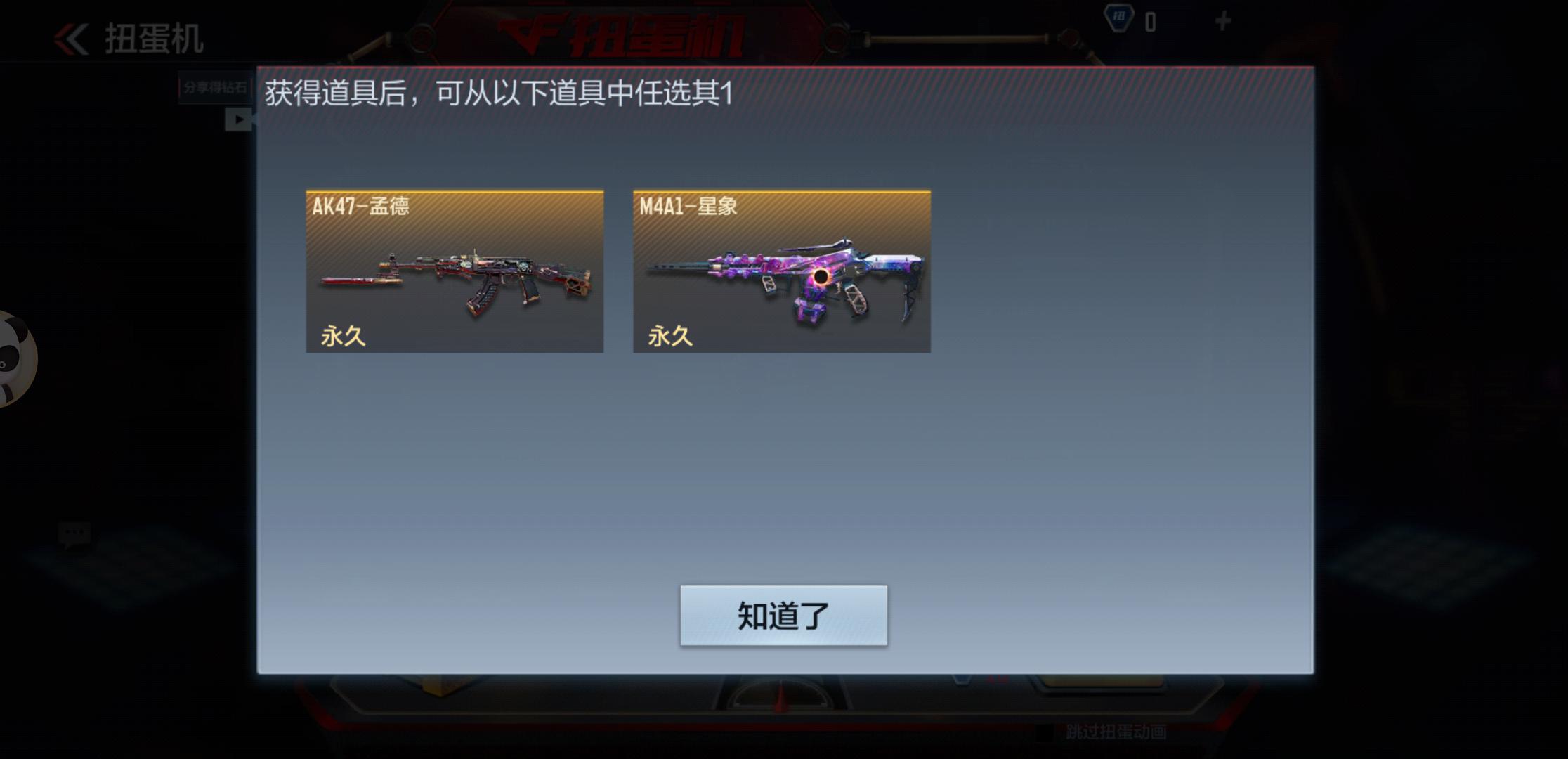Click the plus icon to add gacha coins
The image size is (1568, 759).
pos(1223,20)
